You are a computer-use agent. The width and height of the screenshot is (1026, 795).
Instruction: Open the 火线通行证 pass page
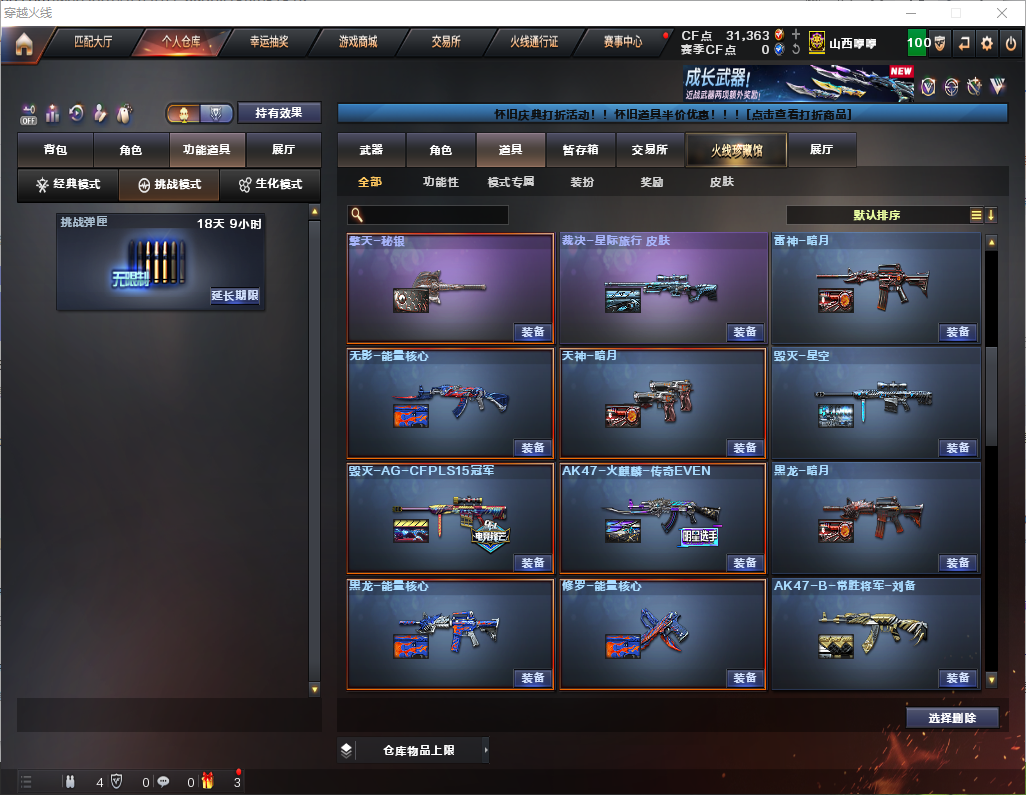[534, 42]
